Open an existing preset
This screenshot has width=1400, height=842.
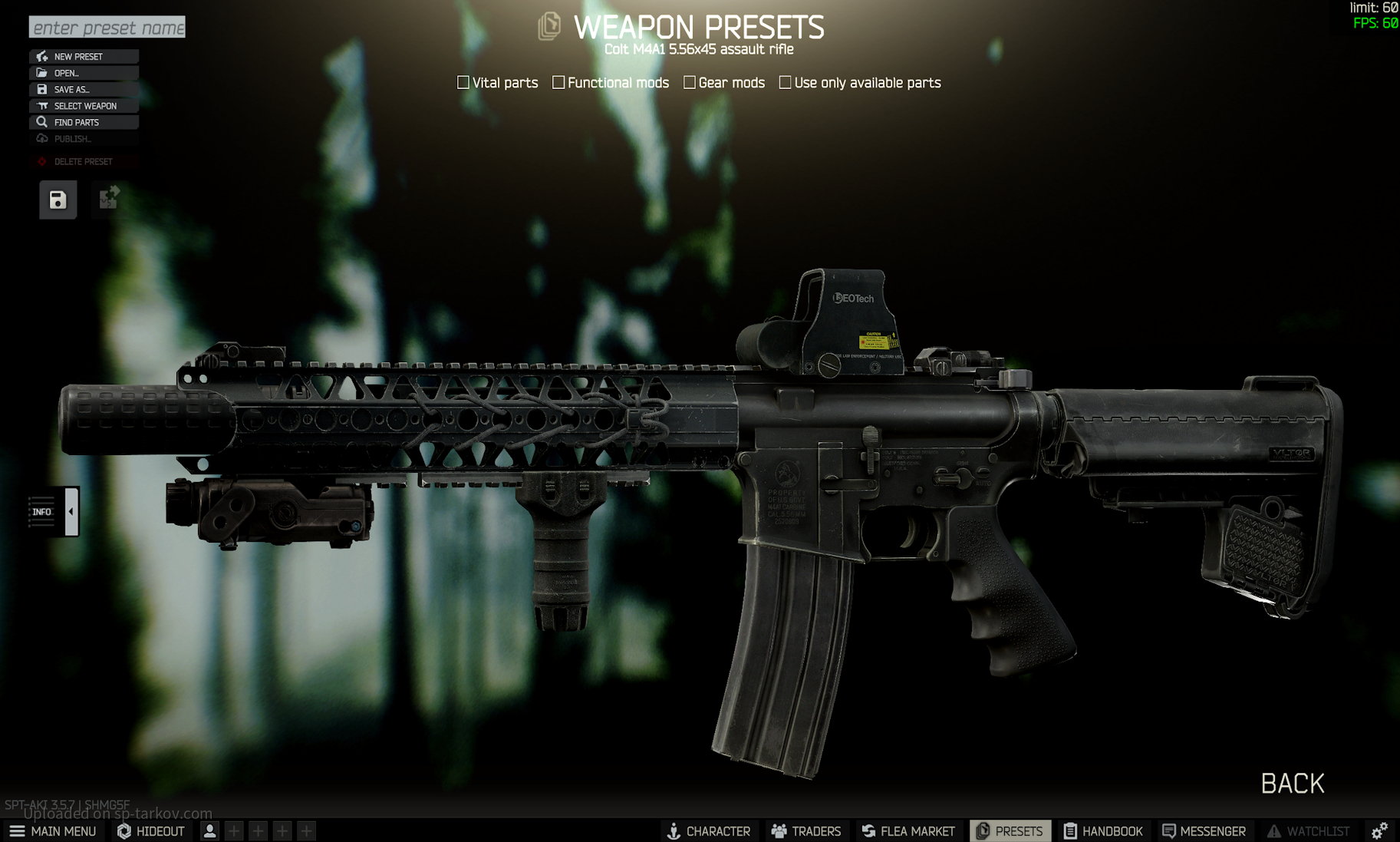(84, 73)
